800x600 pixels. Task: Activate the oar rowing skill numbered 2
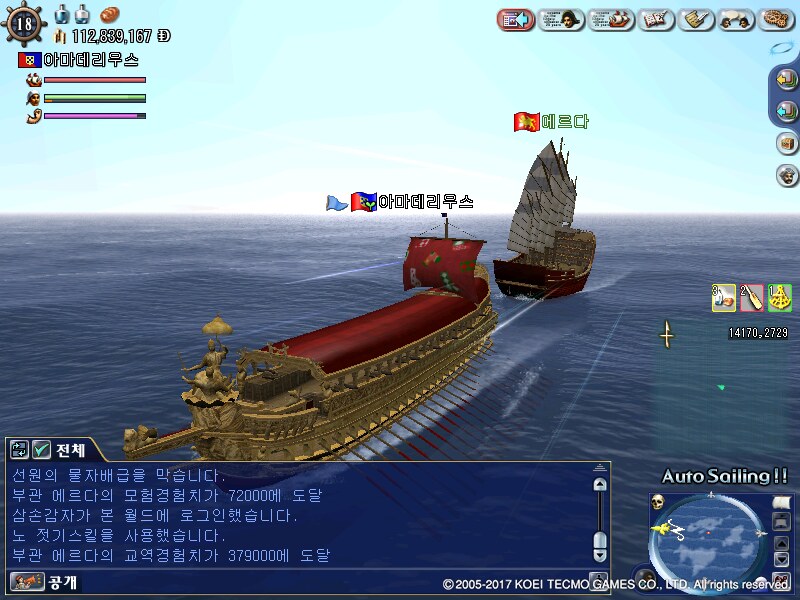click(752, 297)
